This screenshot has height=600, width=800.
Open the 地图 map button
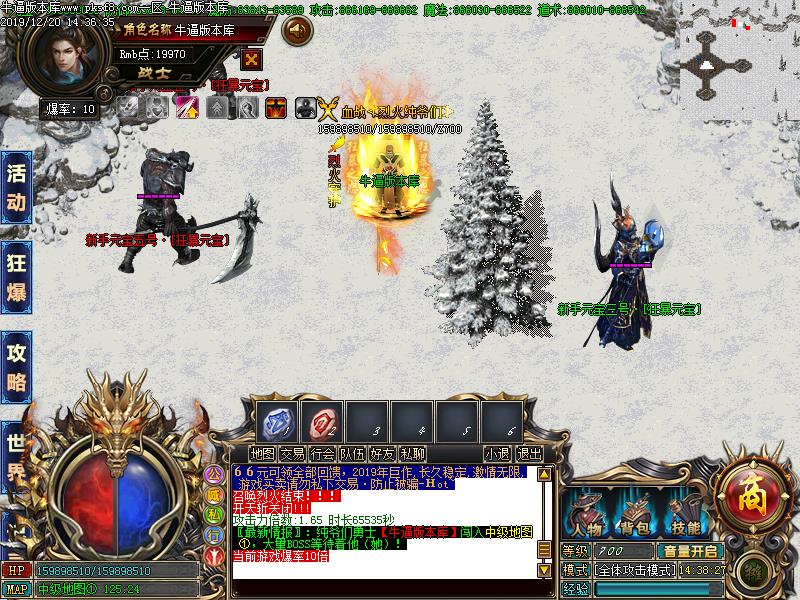pyautogui.click(x=262, y=454)
